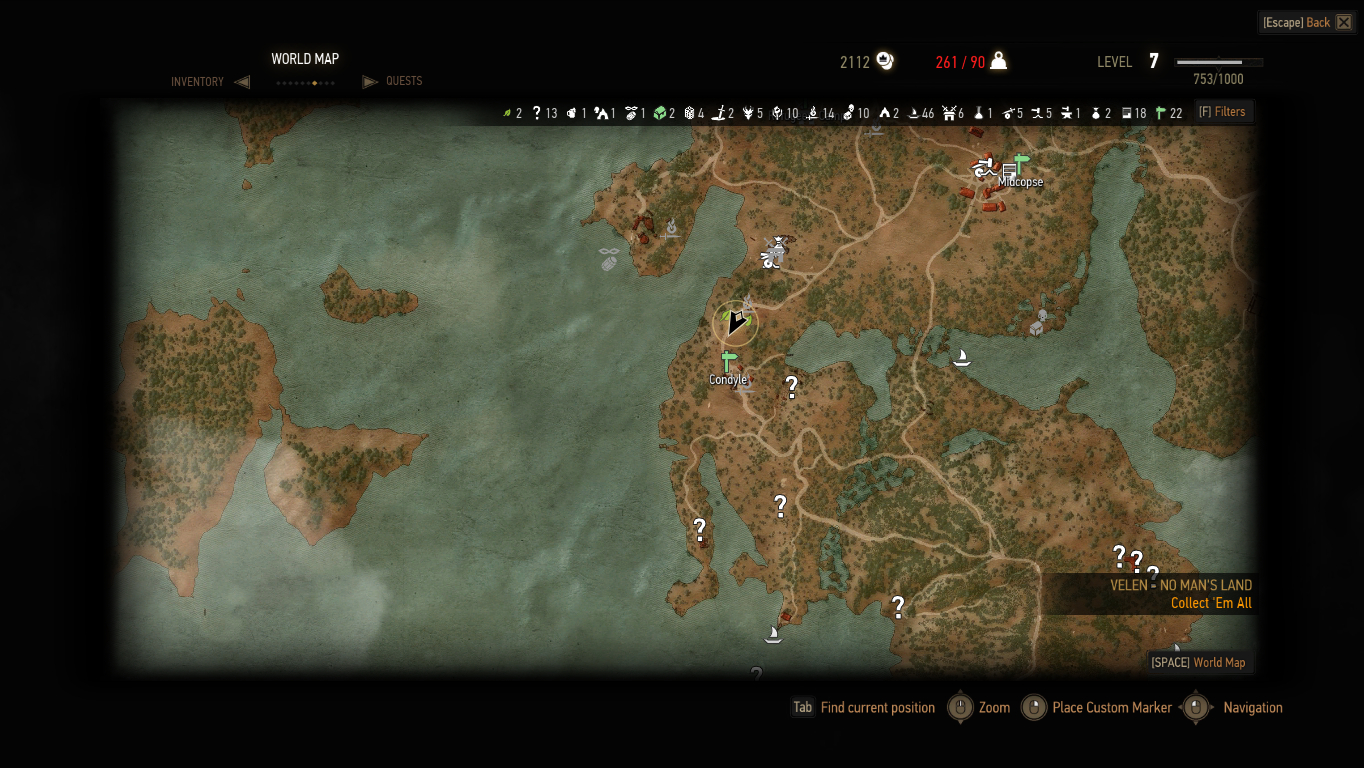Screen dimensions: 1364x768
Task: Select the Midcopse notice board marker
Action: (x=1008, y=175)
